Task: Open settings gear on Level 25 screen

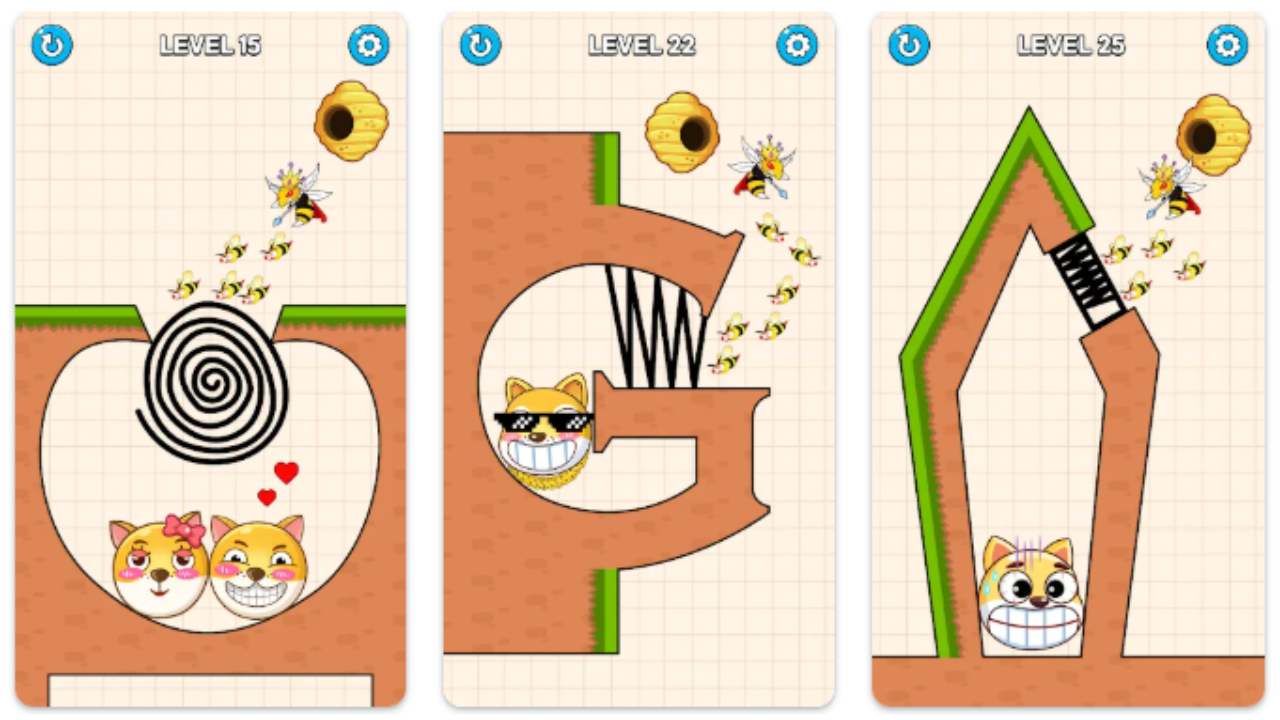Action: (x=1227, y=45)
